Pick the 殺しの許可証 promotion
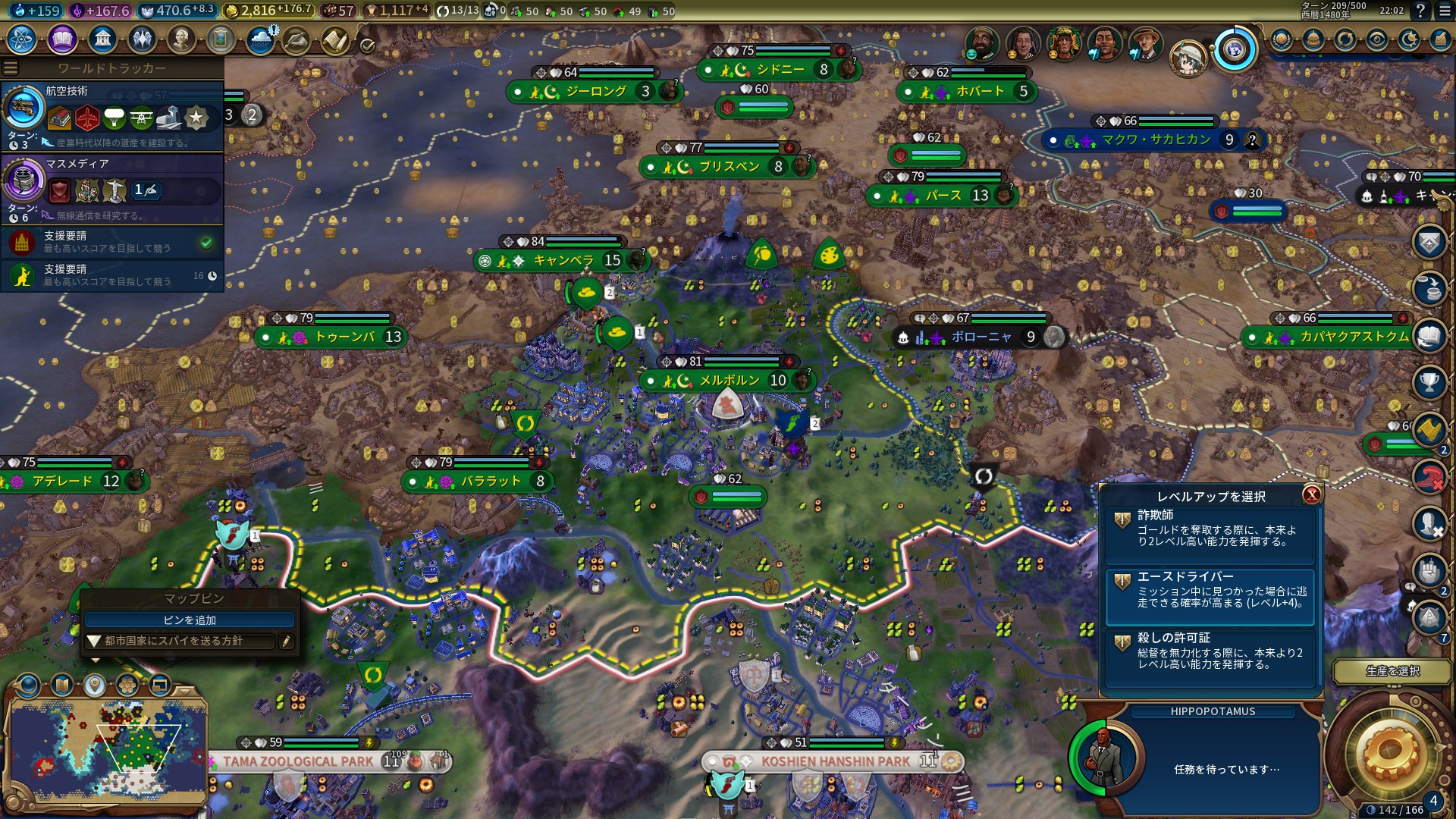The width and height of the screenshot is (1456, 819). click(x=1210, y=651)
